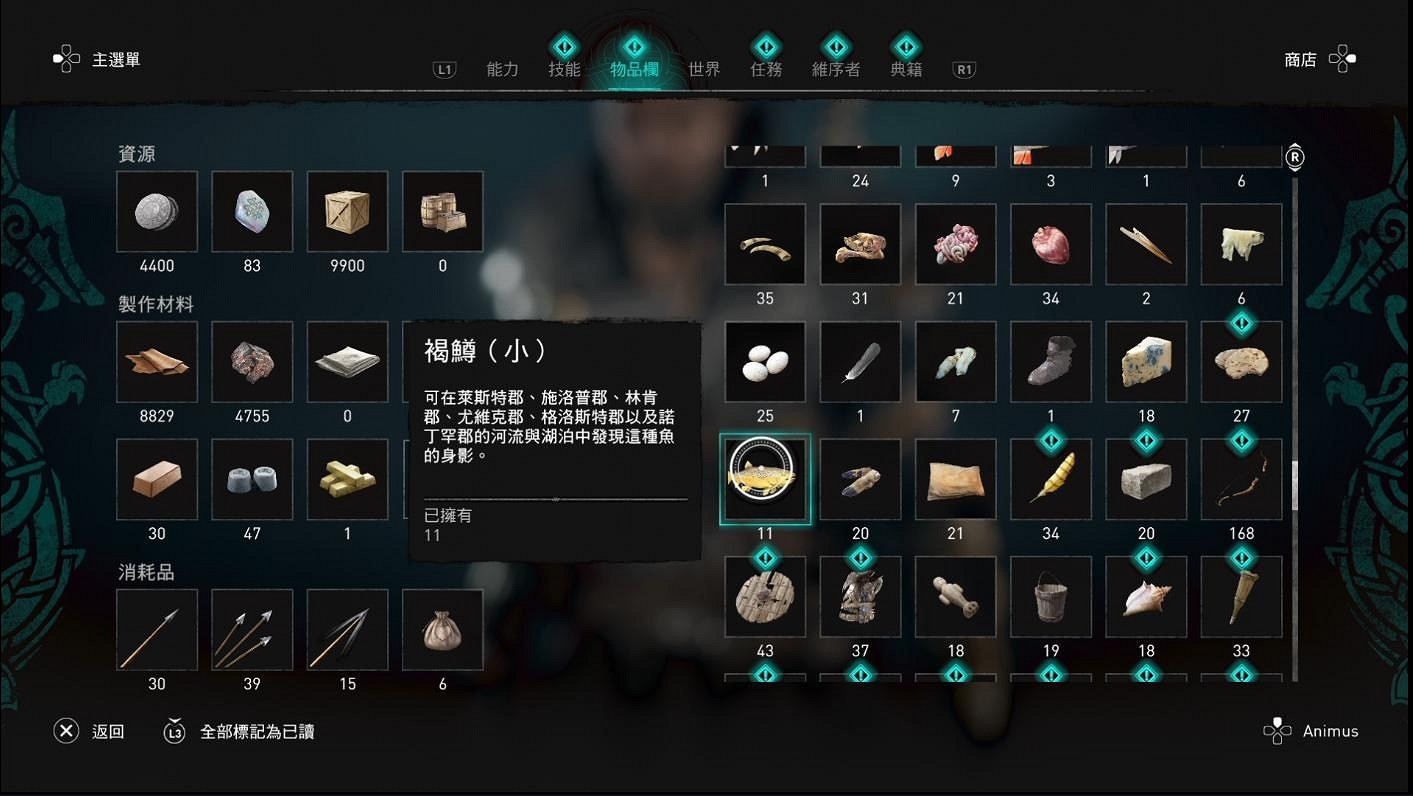Click the bird eggs item icon
The image size is (1413, 796).
[x=764, y=361]
